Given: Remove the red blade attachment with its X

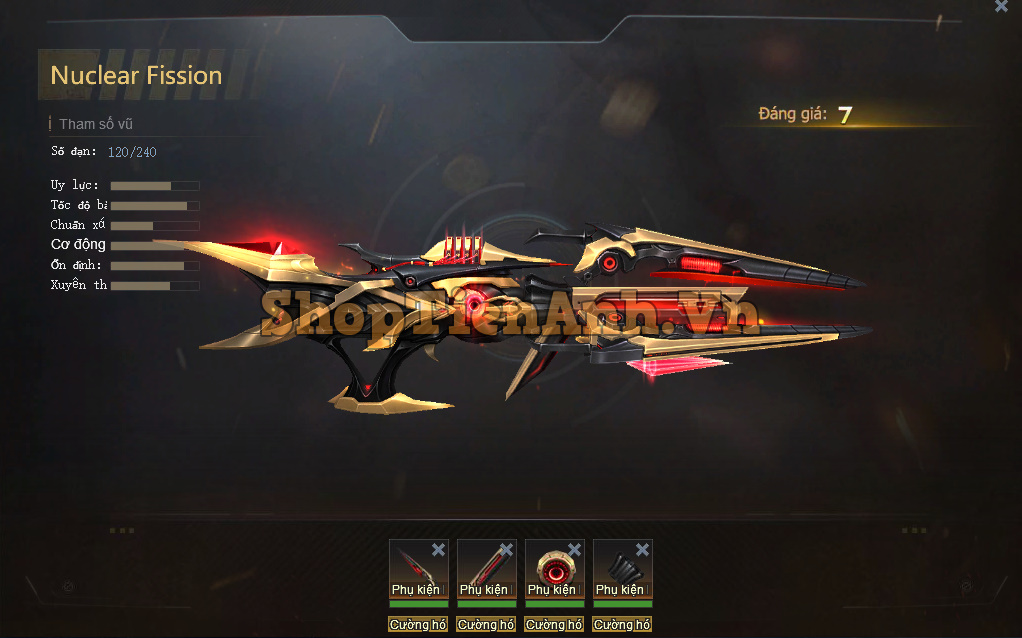Looking at the screenshot, I should [x=438, y=549].
